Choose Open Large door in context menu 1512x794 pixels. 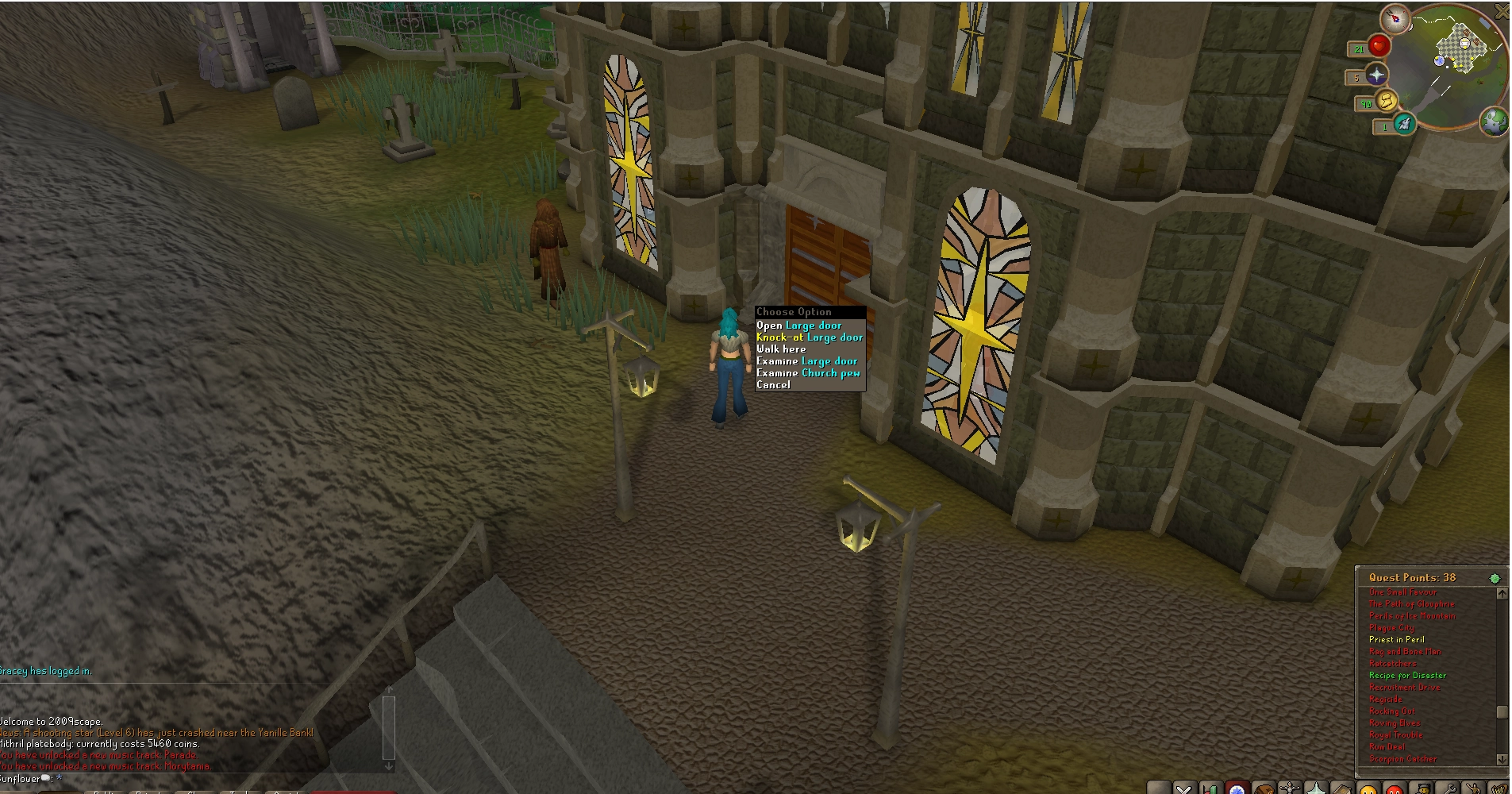798,326
